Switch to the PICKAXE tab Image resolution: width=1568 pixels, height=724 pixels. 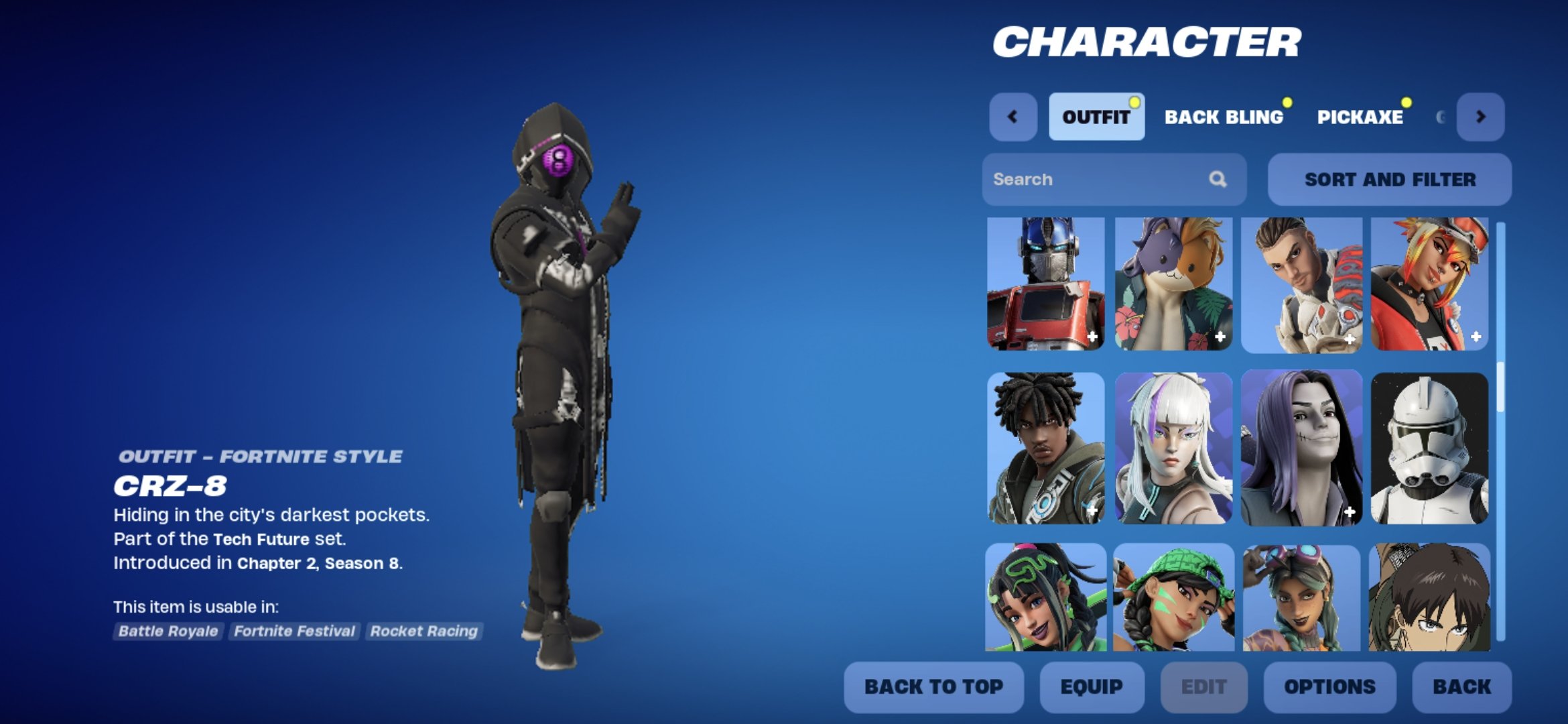(1362, 117)
